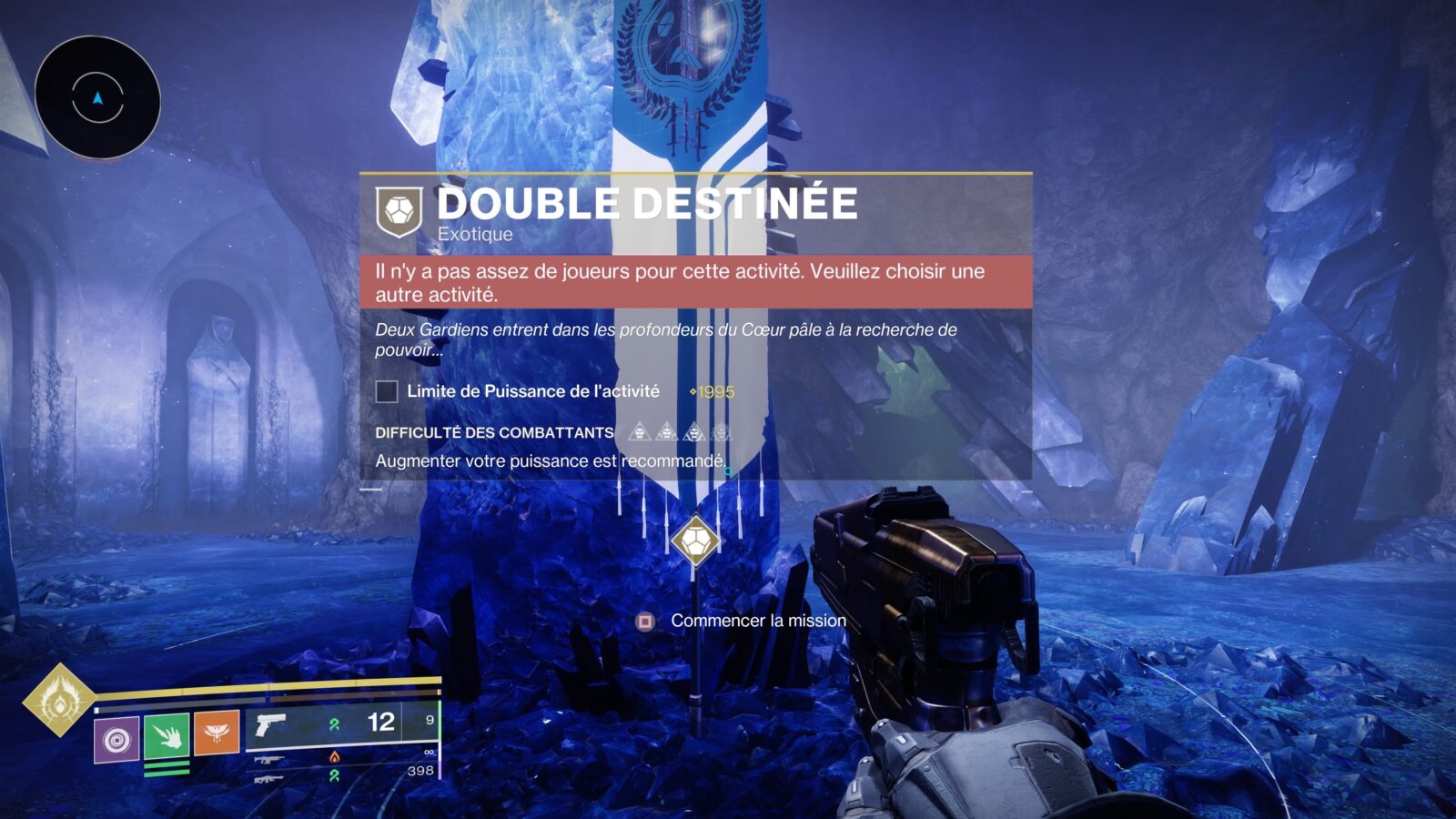This screenshot has height=819, width=1456.
Task: Use the green hand melee ability
Action: (x=167, y=735)
